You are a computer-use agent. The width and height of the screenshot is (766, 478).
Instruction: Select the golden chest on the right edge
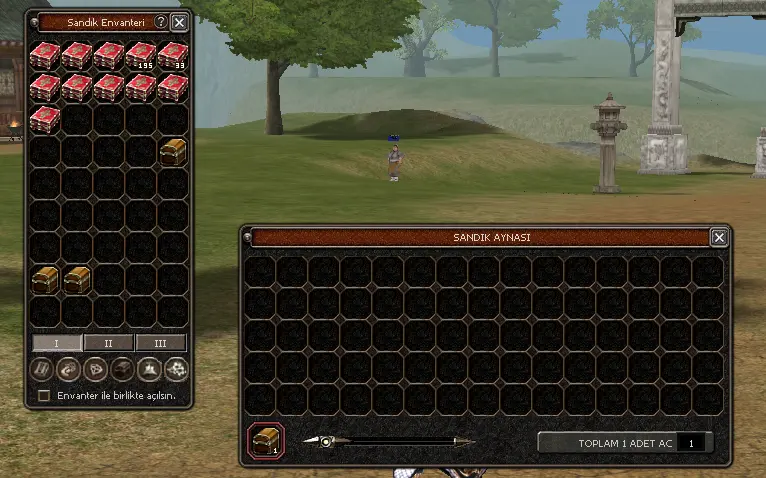point(172,151)
